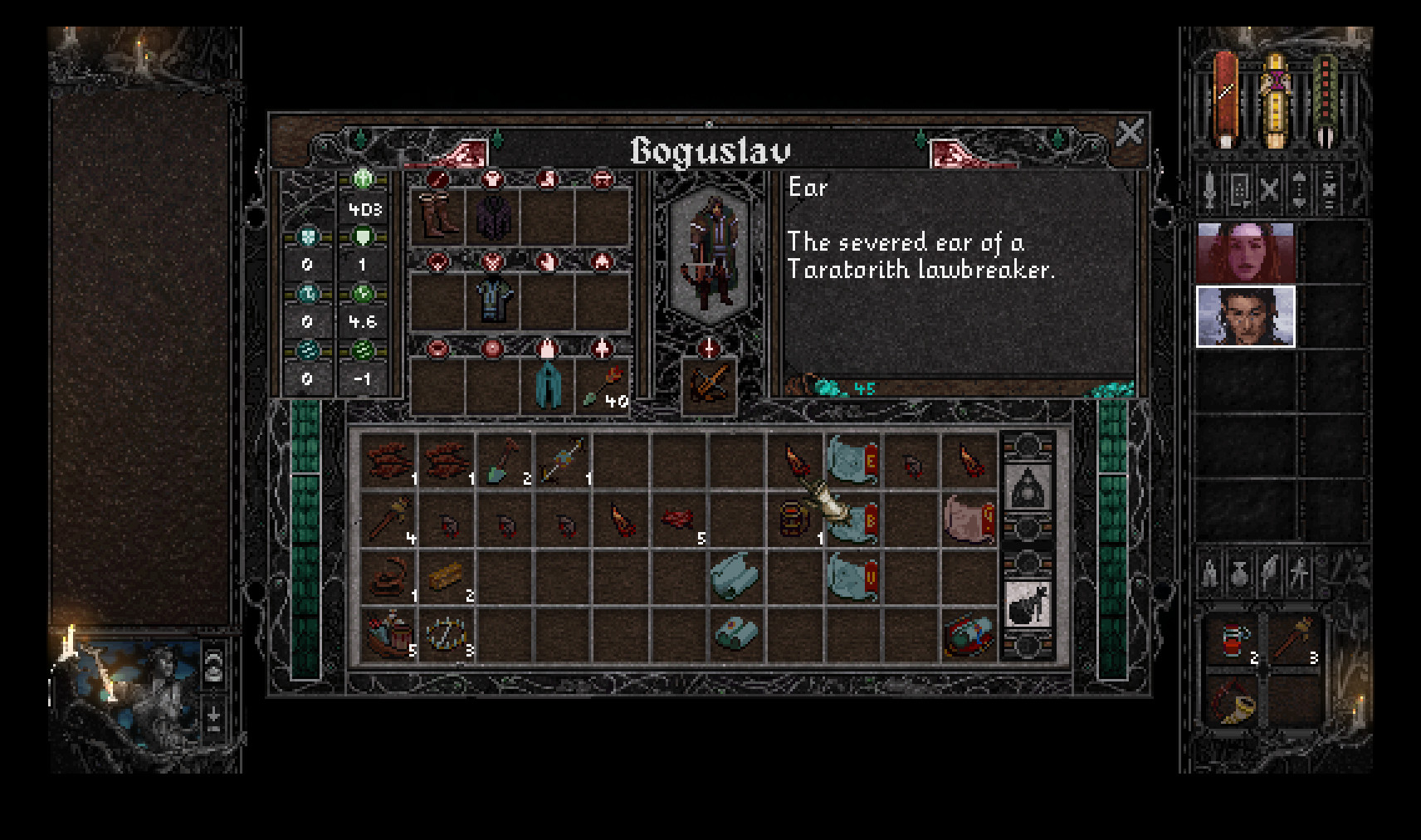Toggle the hooded tent filter in the inventory sidebar
Screen dimensions: 1421x840
click(1033, 486)
